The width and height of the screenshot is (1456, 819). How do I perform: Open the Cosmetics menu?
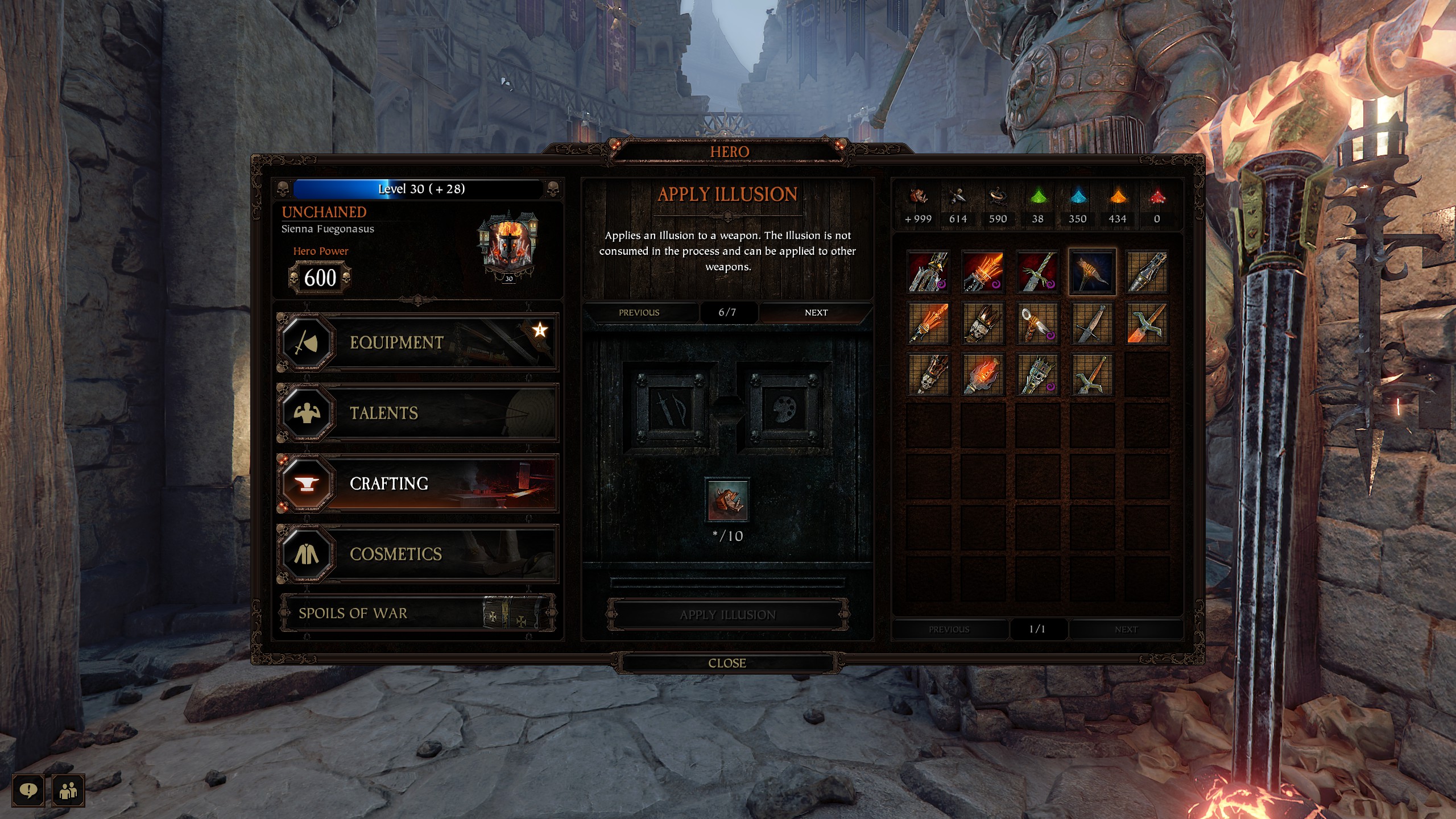click(418, 554)
